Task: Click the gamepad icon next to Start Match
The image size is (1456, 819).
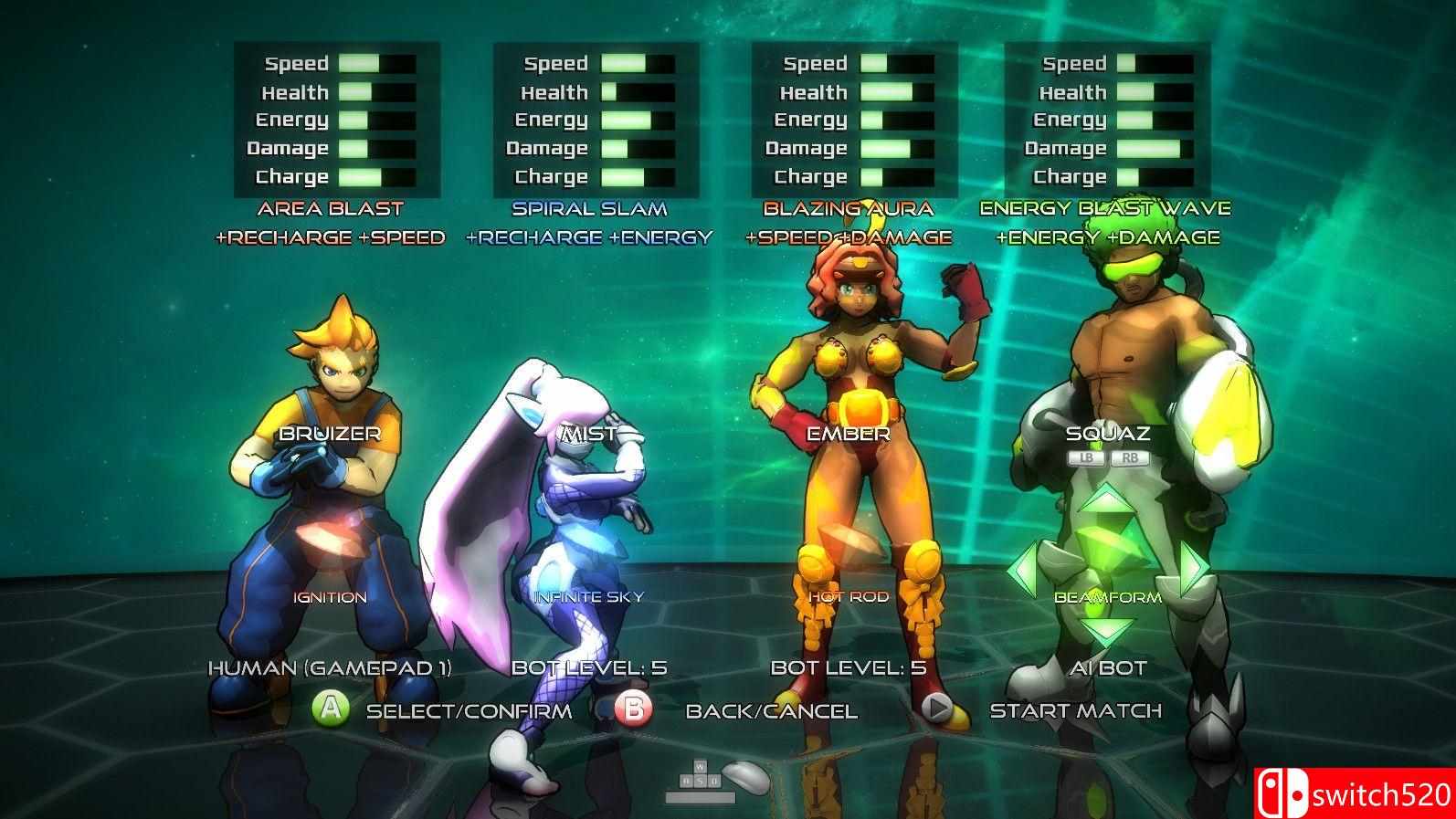Action: click(x=937, y=709)
